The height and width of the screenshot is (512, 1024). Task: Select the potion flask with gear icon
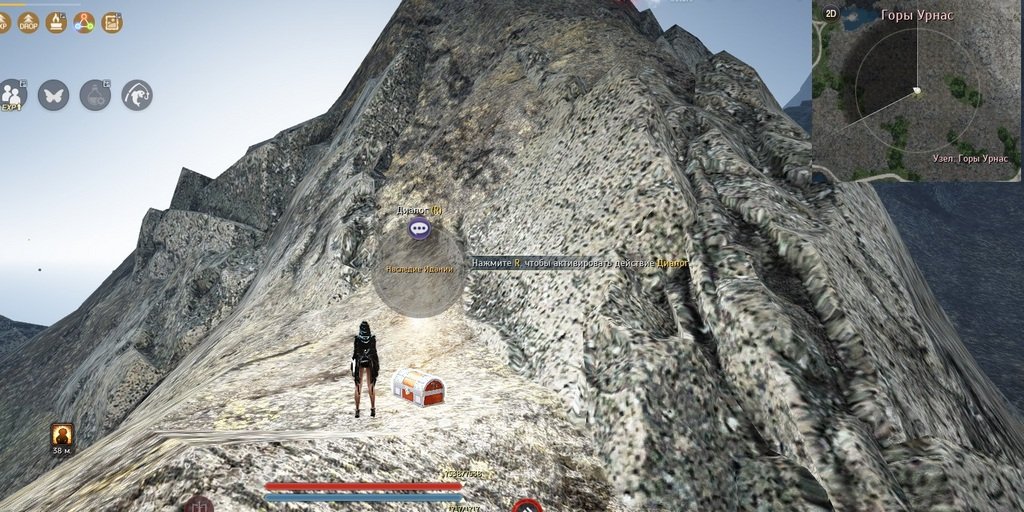pyautogui.click(x=95, y=95)
